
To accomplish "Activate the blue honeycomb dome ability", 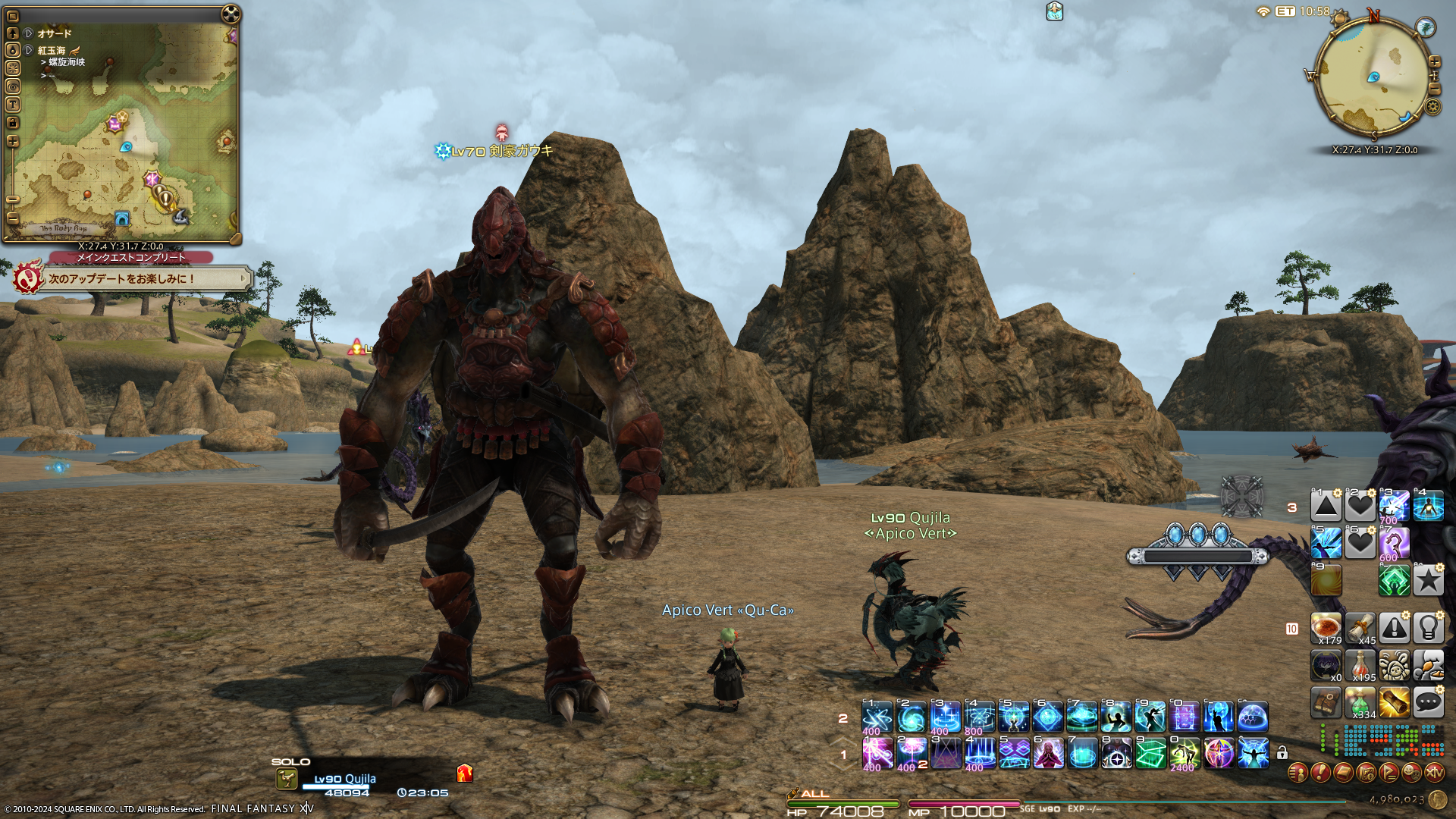I will tap(1253, 717).
